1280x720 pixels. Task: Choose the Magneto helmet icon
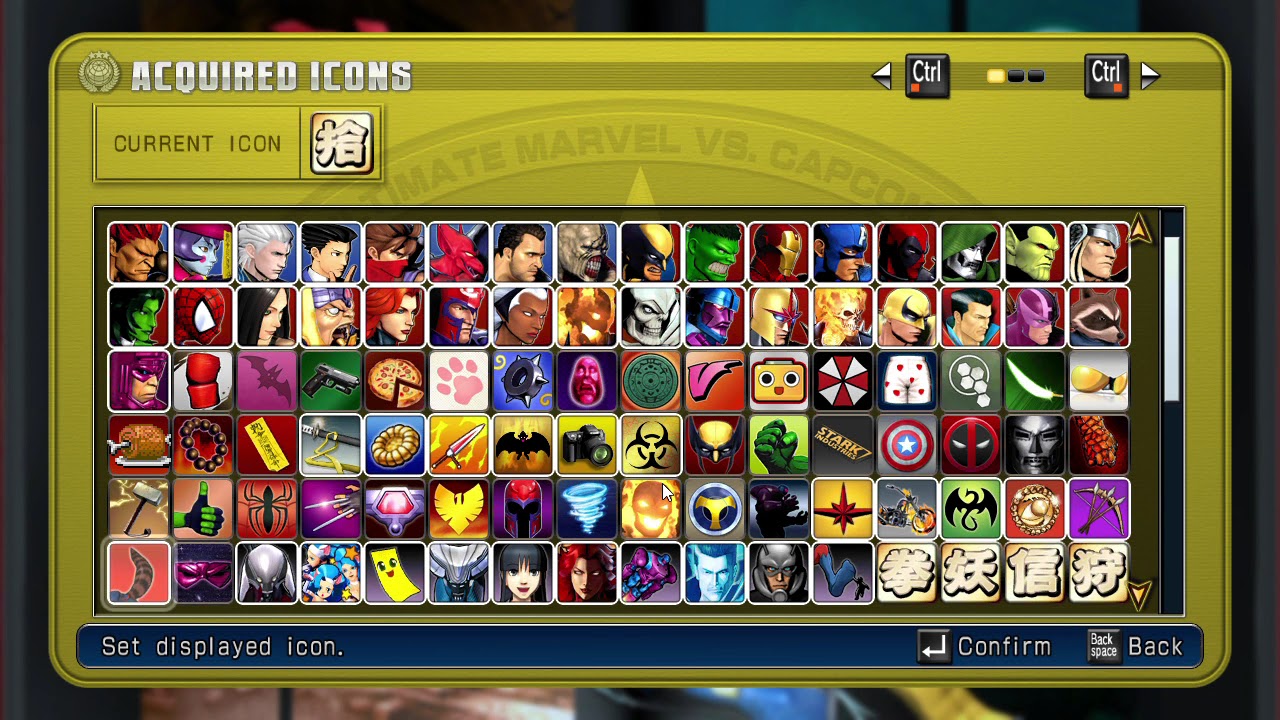click(x=523, y=508)
